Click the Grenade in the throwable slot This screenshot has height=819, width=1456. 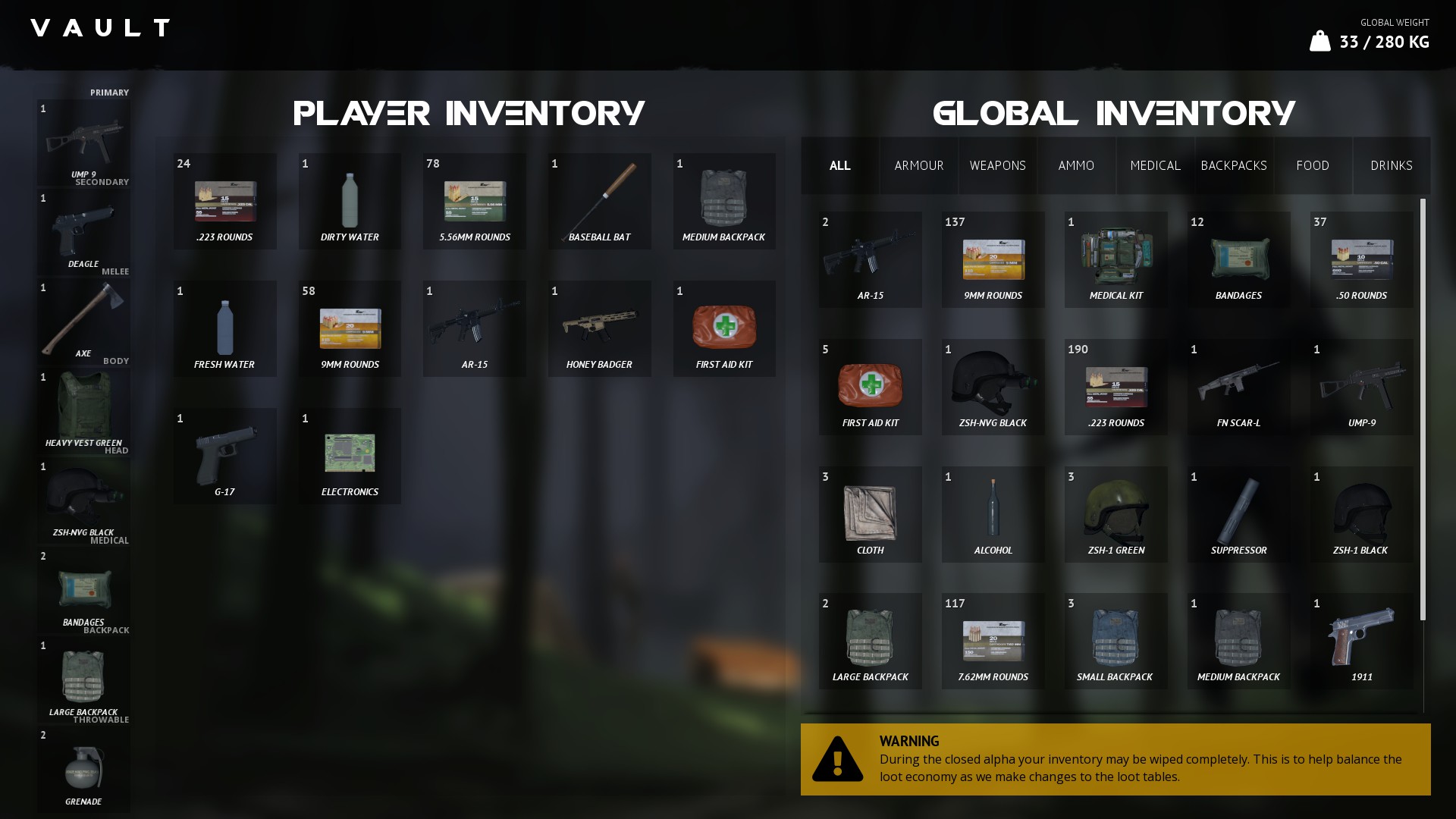click(83, 770)
